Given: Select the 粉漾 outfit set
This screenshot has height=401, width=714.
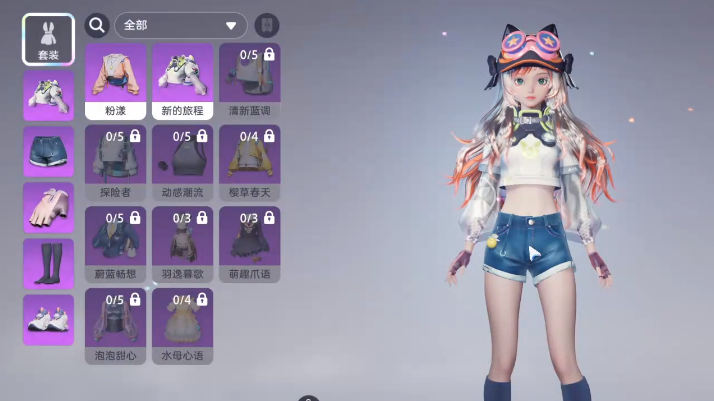Looking at the screenshot, I should [116, 81].
